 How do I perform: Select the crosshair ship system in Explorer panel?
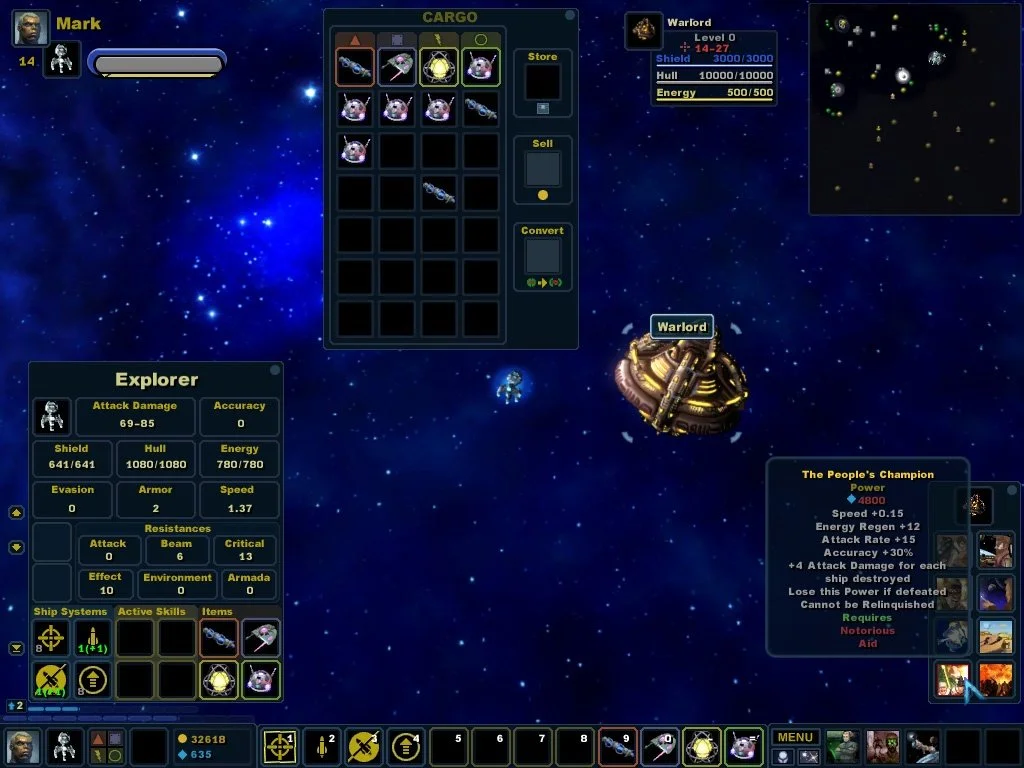coord(51,637)
